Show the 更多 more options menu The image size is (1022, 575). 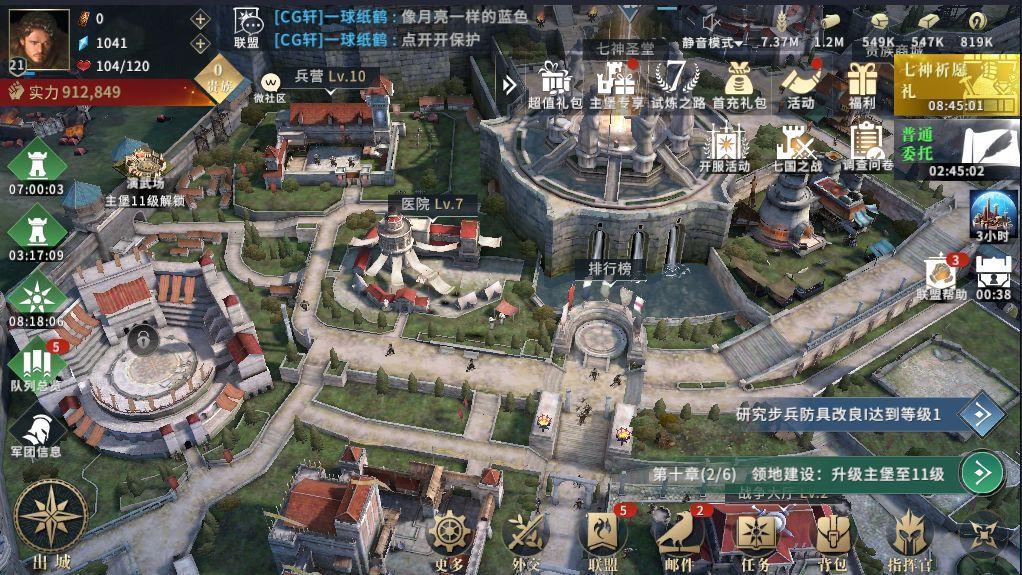click(449, 536)
